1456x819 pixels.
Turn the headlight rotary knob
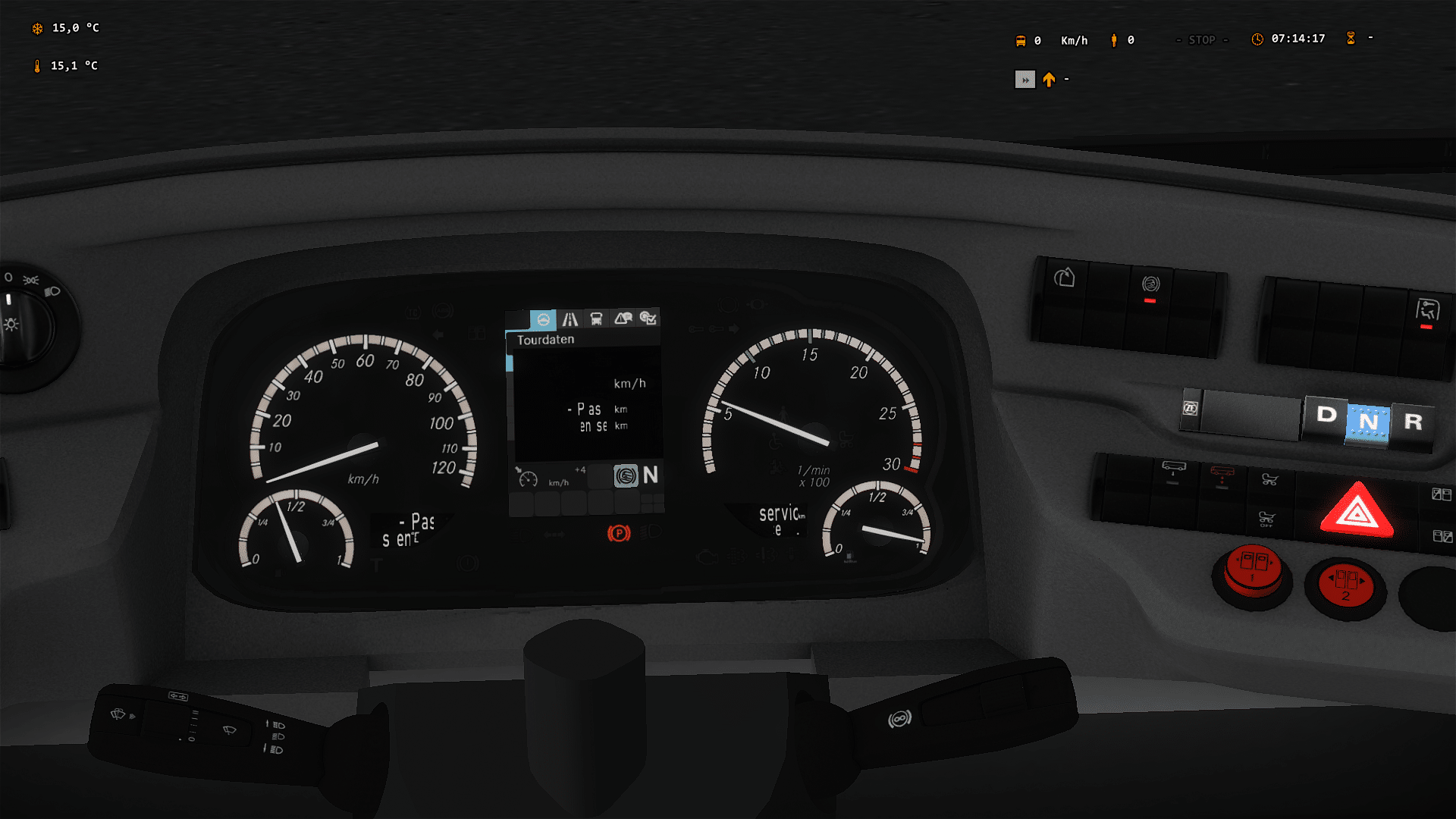pyautogui.click(x=23, y=322)
